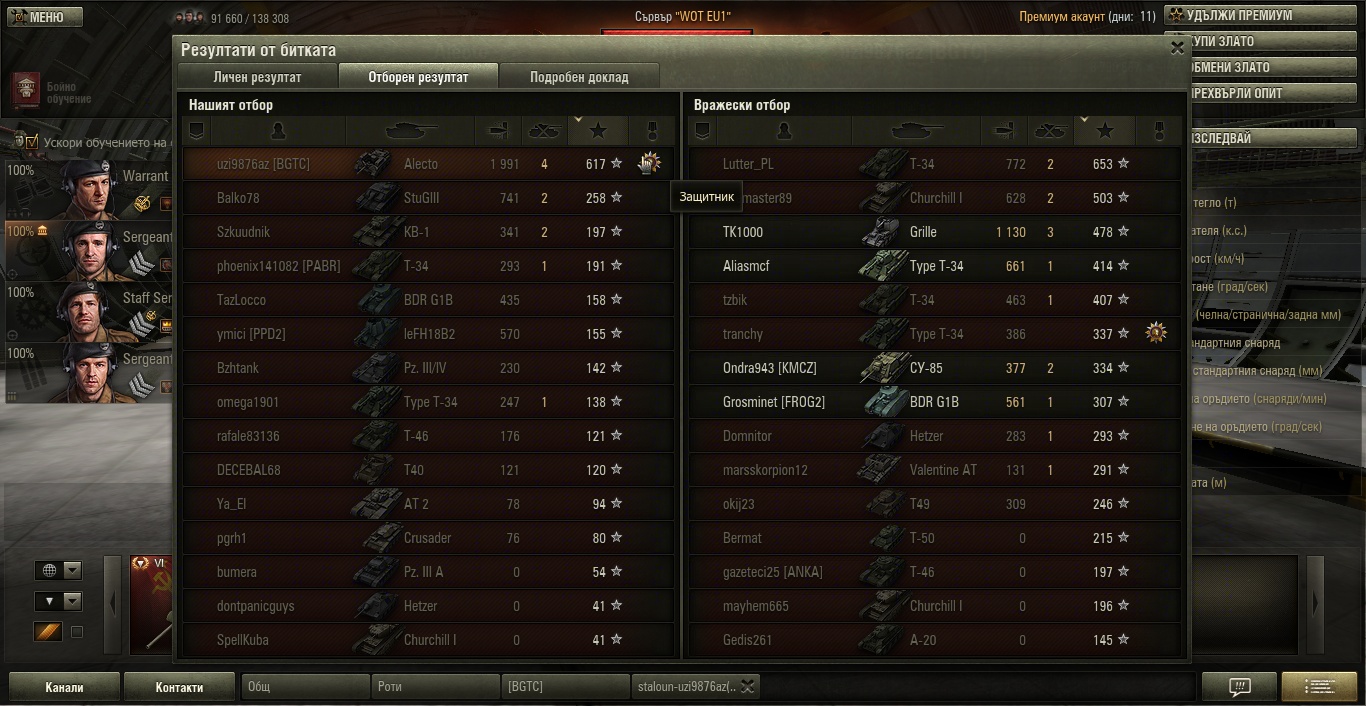Open the [BGTC] clan chat tab
This screenshot has width=1366, height=706.
pos(565,687)
